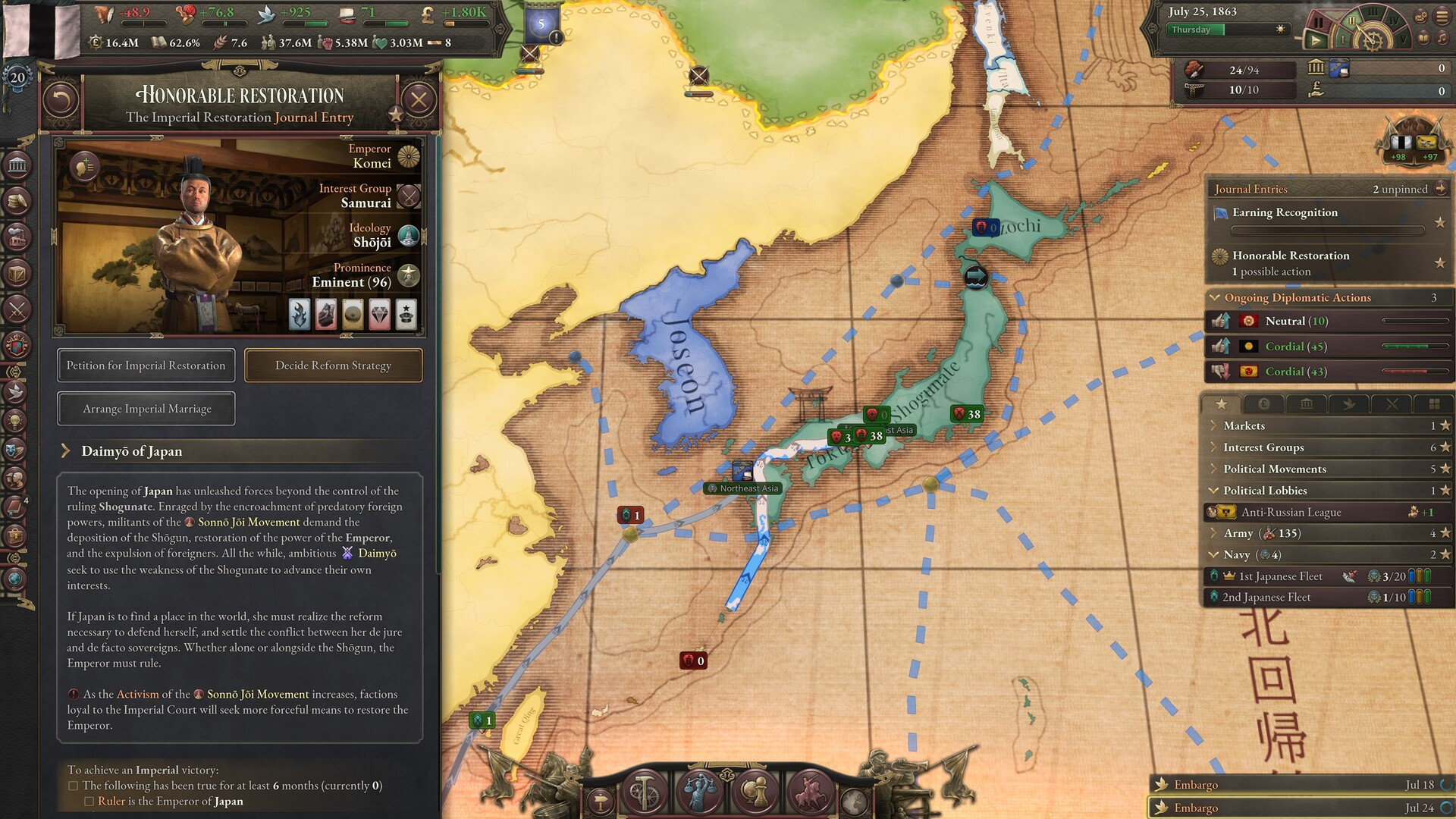
Task: Choose Decide Reform Strategy
Action: click(333, 366)
